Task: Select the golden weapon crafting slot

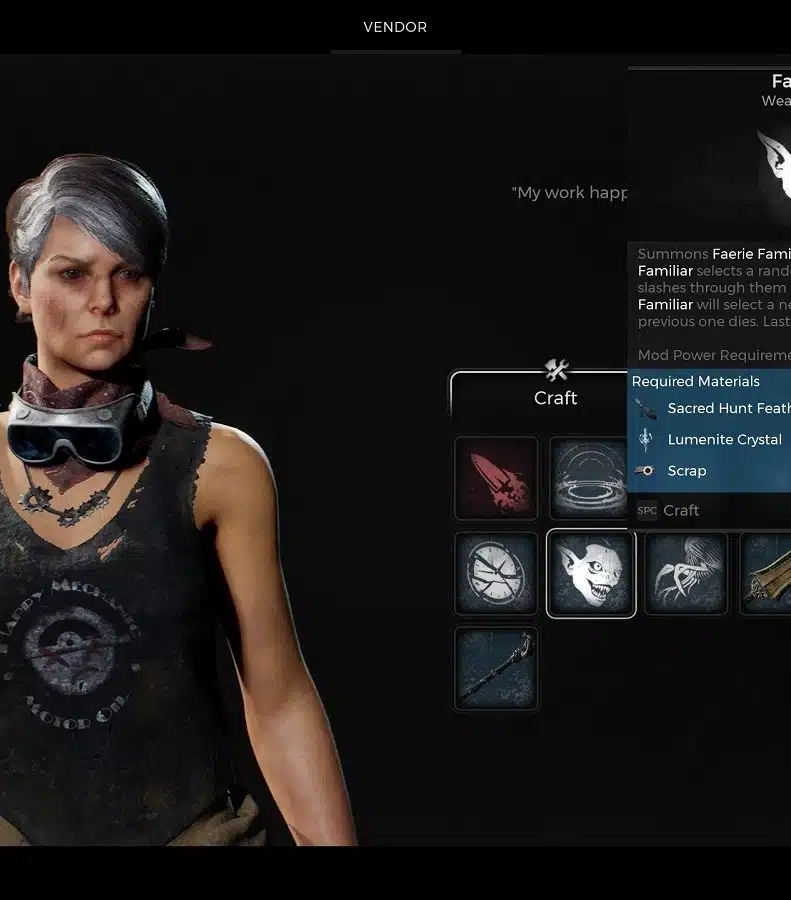Action: [x=768, y=573]
